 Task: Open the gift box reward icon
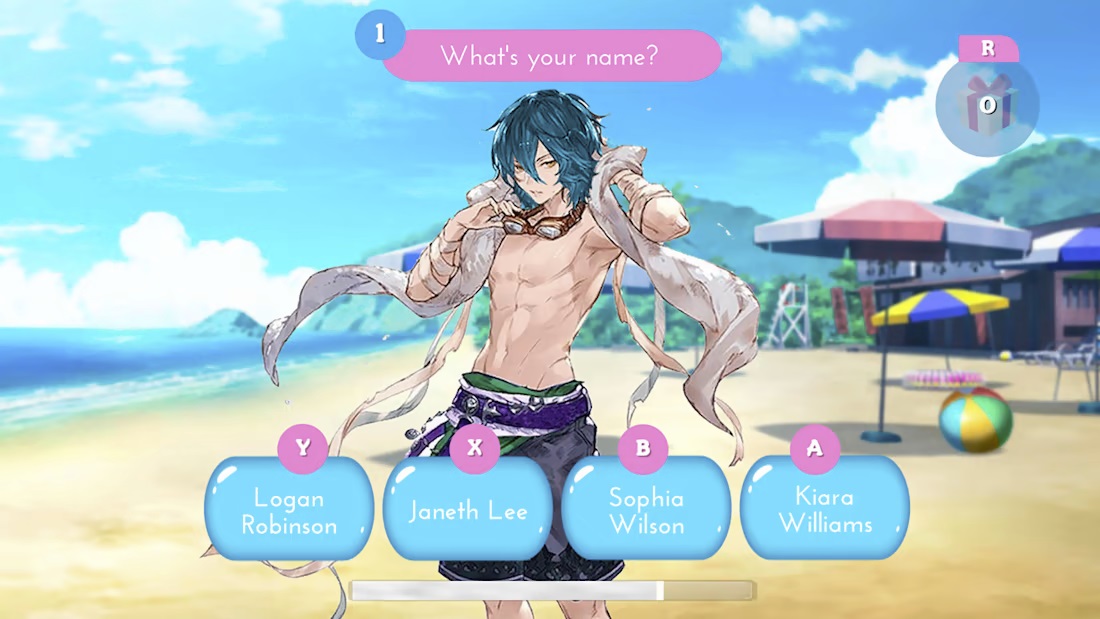(988, 106)
